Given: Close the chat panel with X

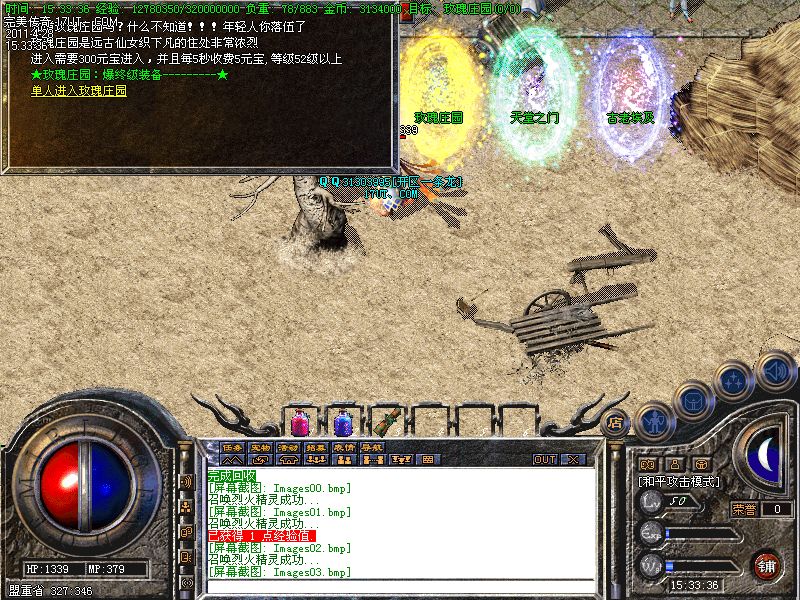Looking at the screenshot, I should tap(574, 460).
